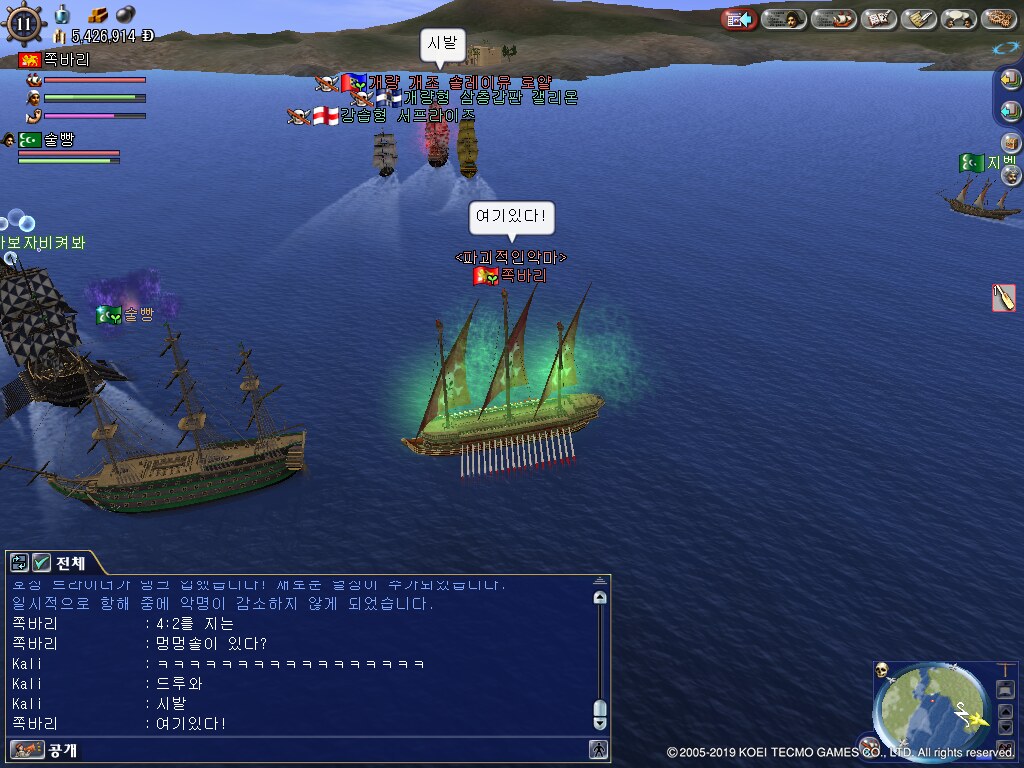
Task: Open the open-book menu button
Action: pos(879,19)
